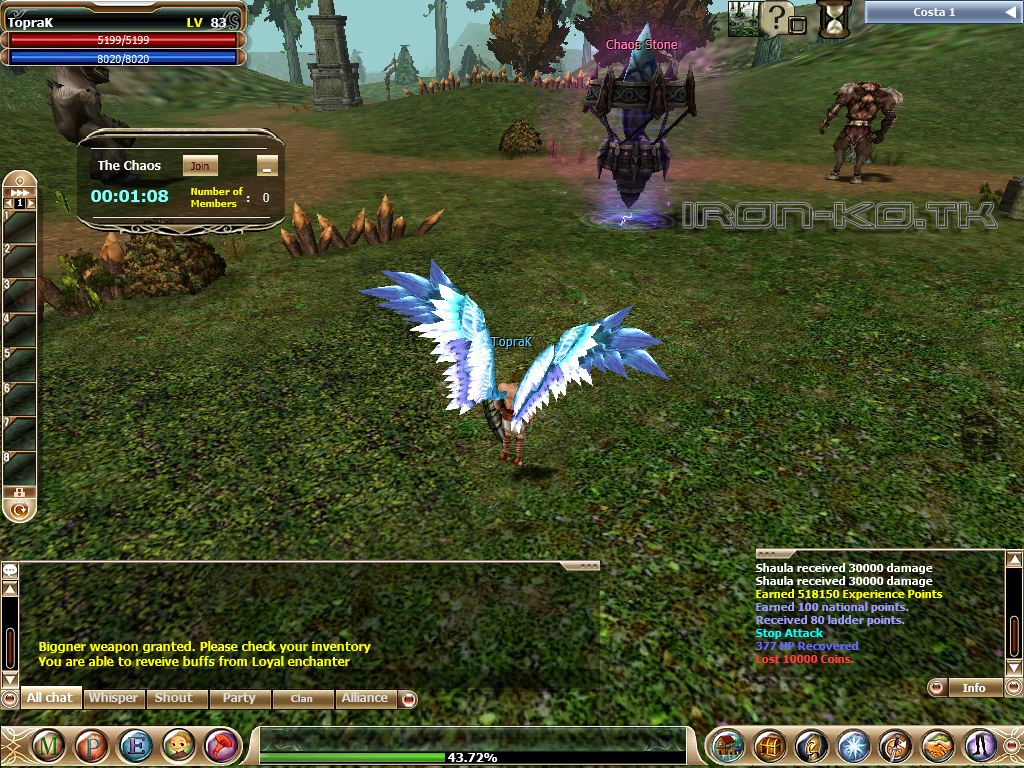This screenshot has width=1024, height=768.
Task: Minimize The Chaos event panel
Action: click(266, 166)
